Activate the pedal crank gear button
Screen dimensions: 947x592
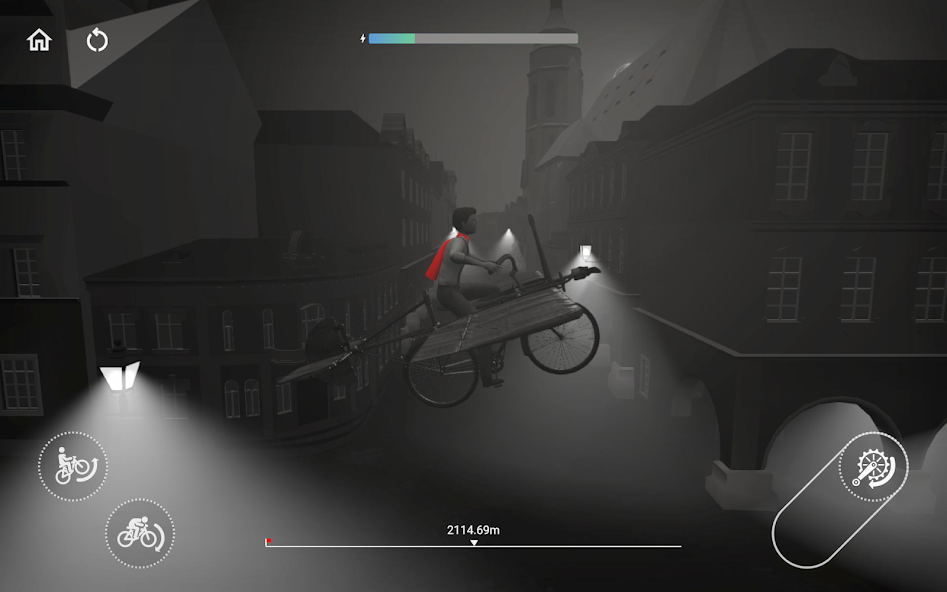click(873, 467)
